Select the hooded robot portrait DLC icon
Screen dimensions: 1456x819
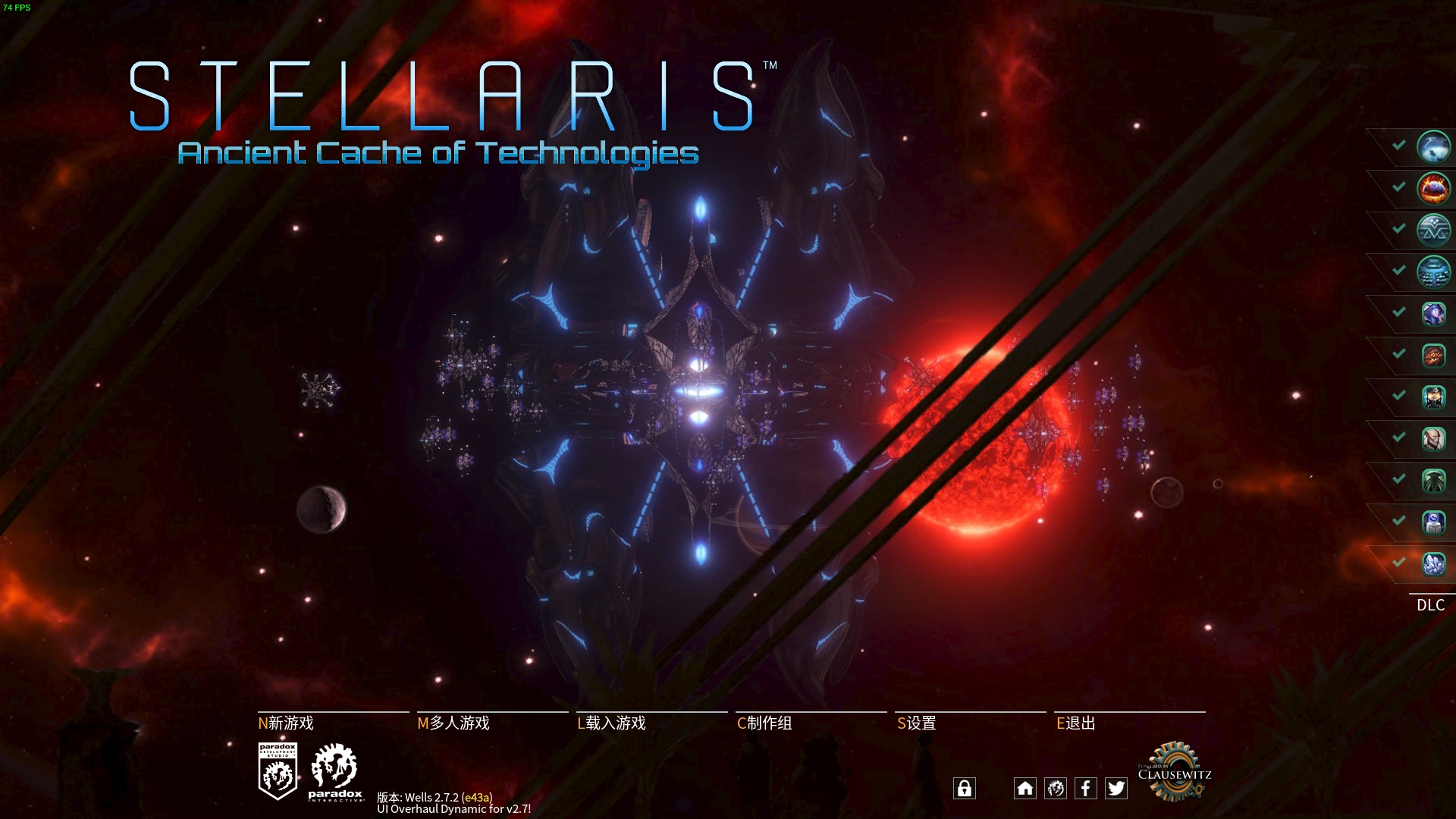coord(1432,397)
